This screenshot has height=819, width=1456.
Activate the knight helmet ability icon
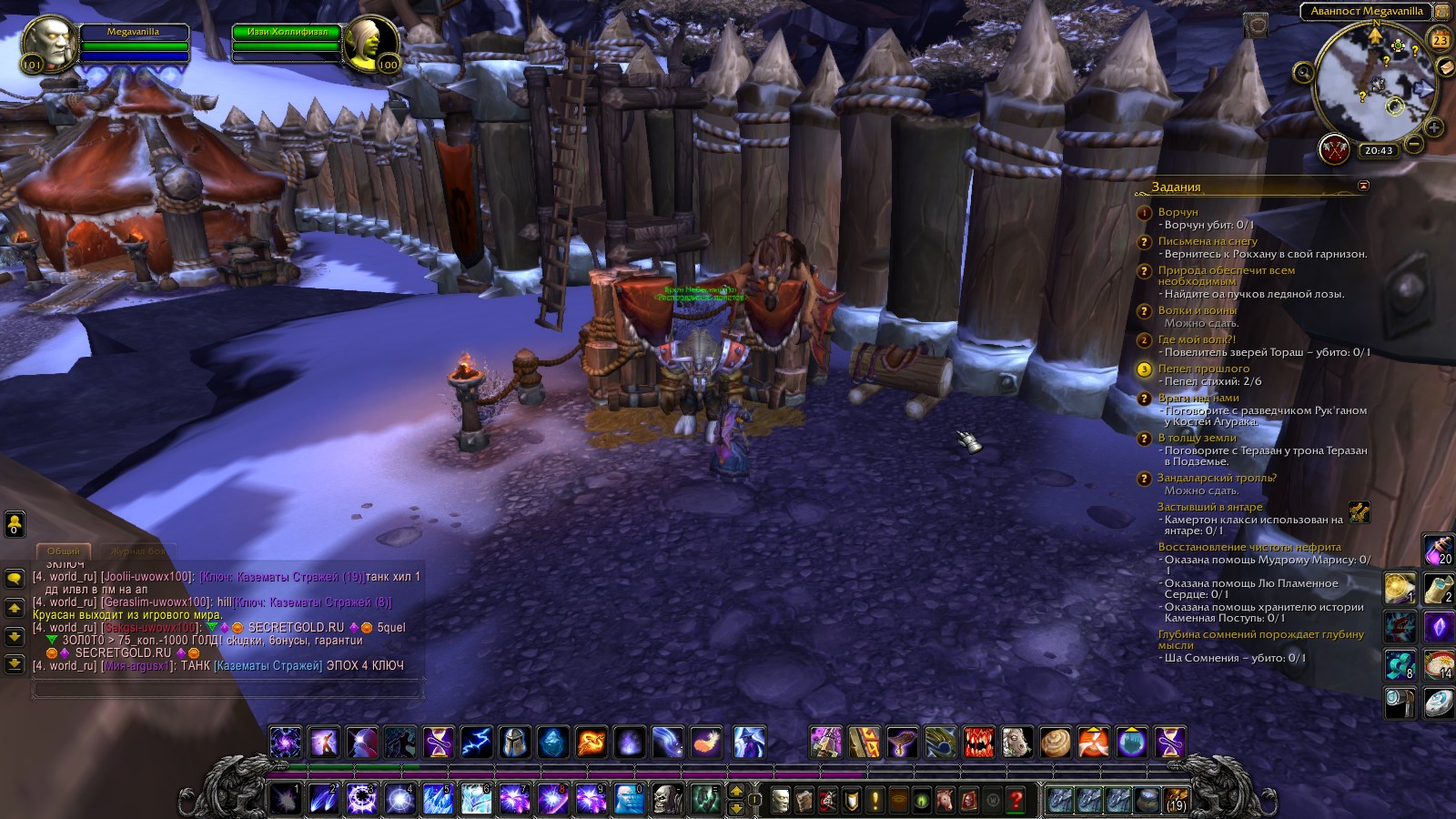pyautogui.click(x=514, y=743)
